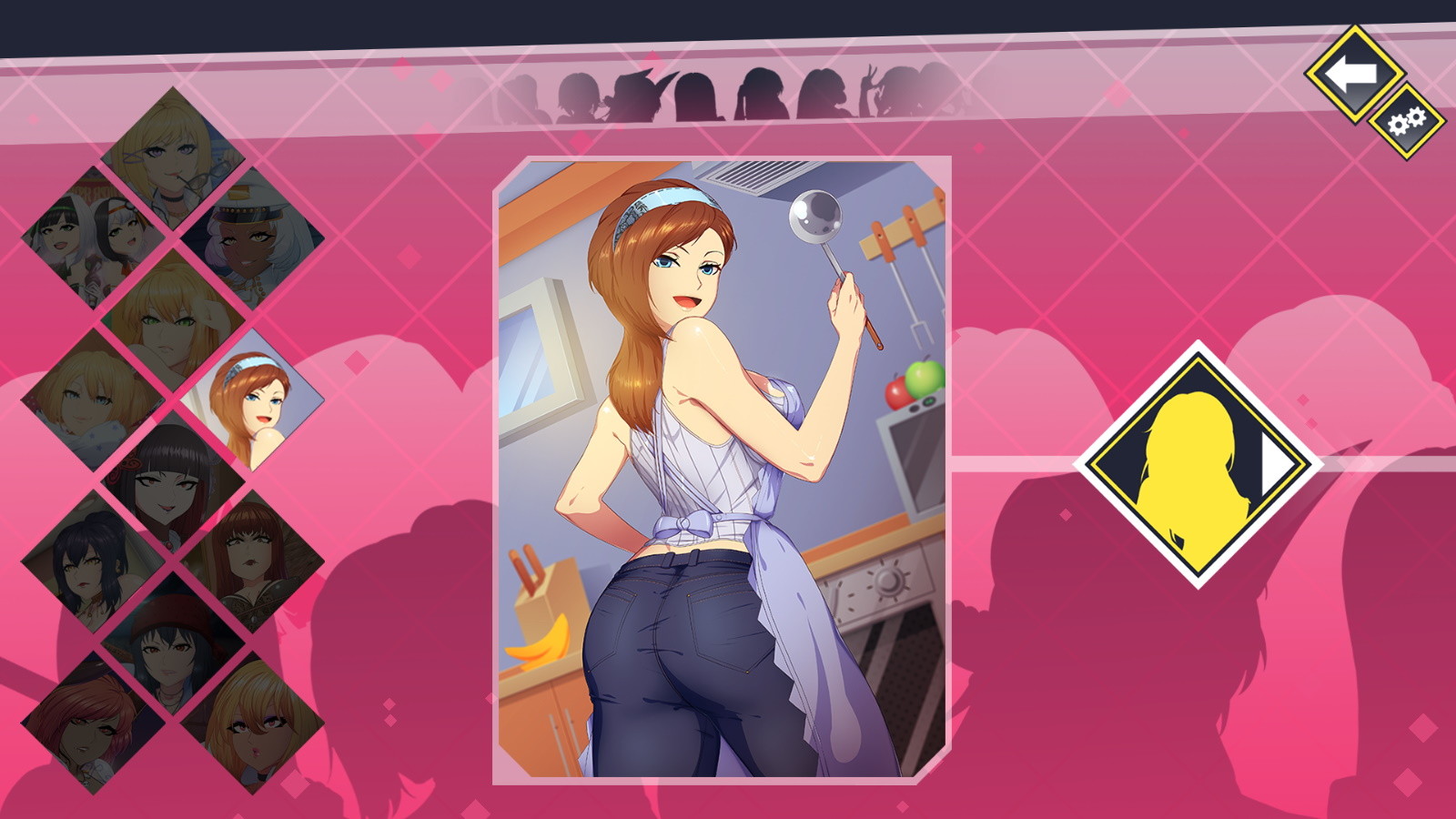The width and height of the screenshot is (1456, 819).
Task: Select the redhead with blue headband character icon
Action: pyautogui.click(x=254, y=400)
